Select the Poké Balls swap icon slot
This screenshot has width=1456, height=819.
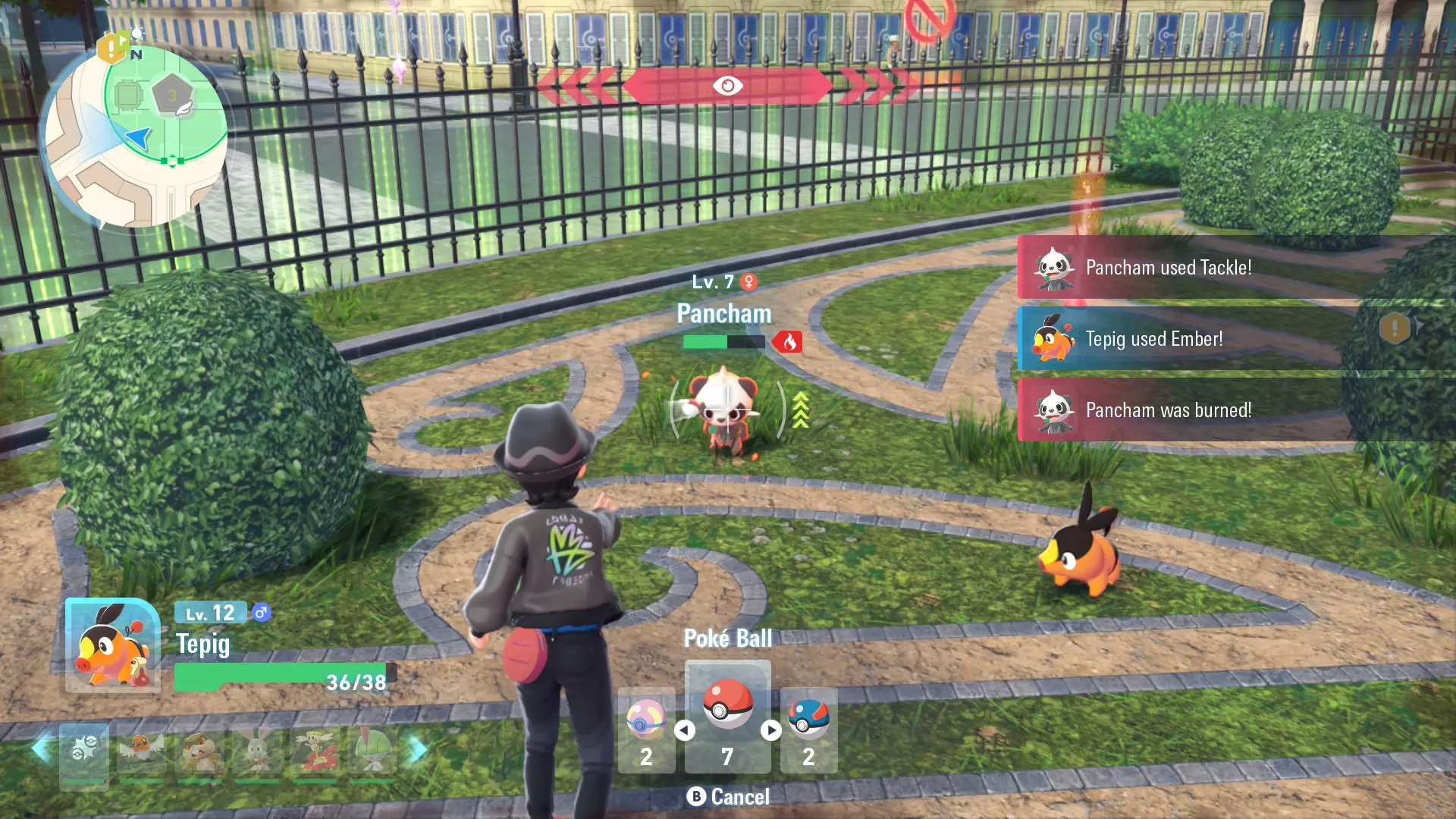pyautogui.click(x=84, y=752)
